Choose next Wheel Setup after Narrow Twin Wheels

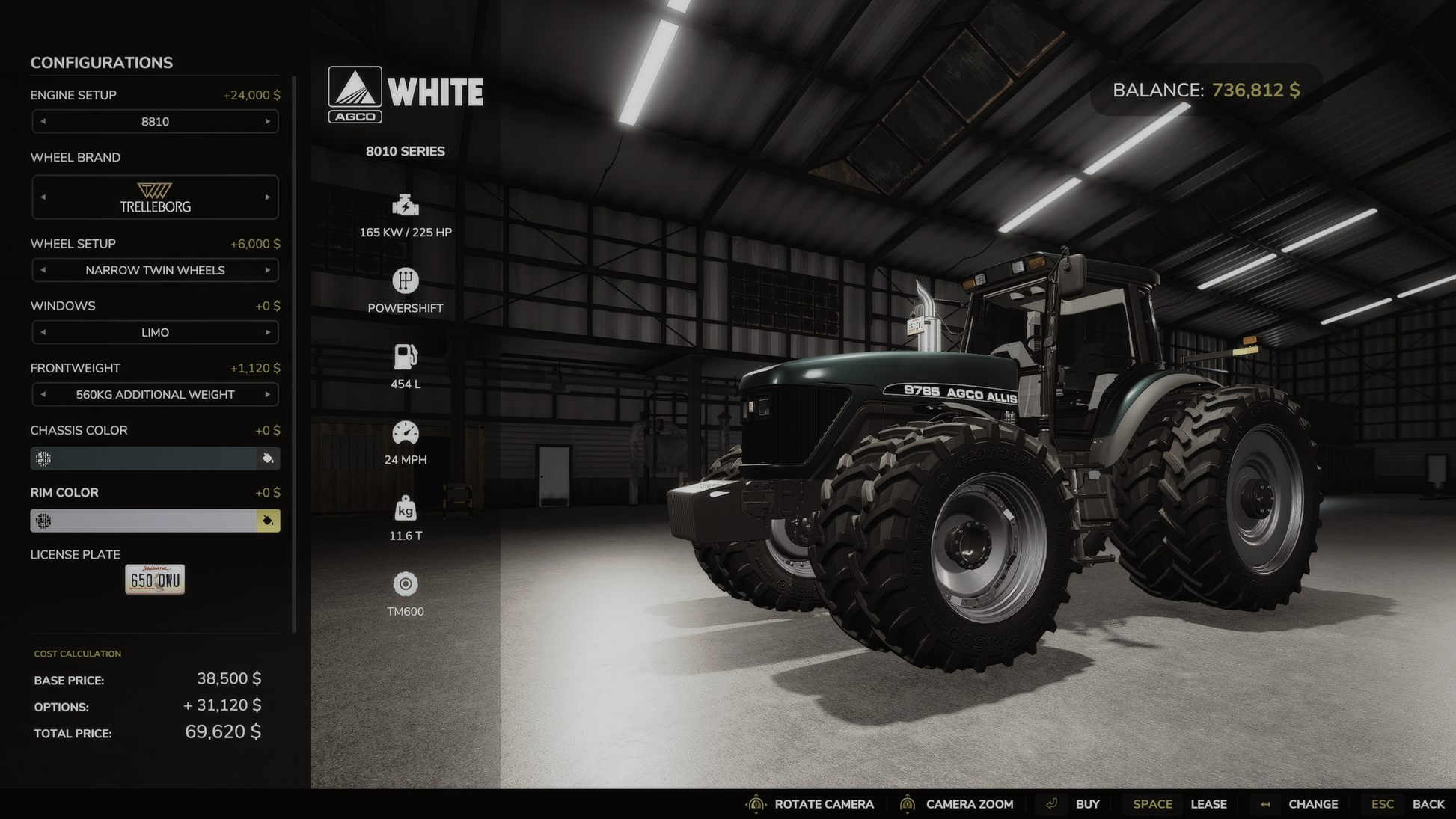(x=268, y=270)
